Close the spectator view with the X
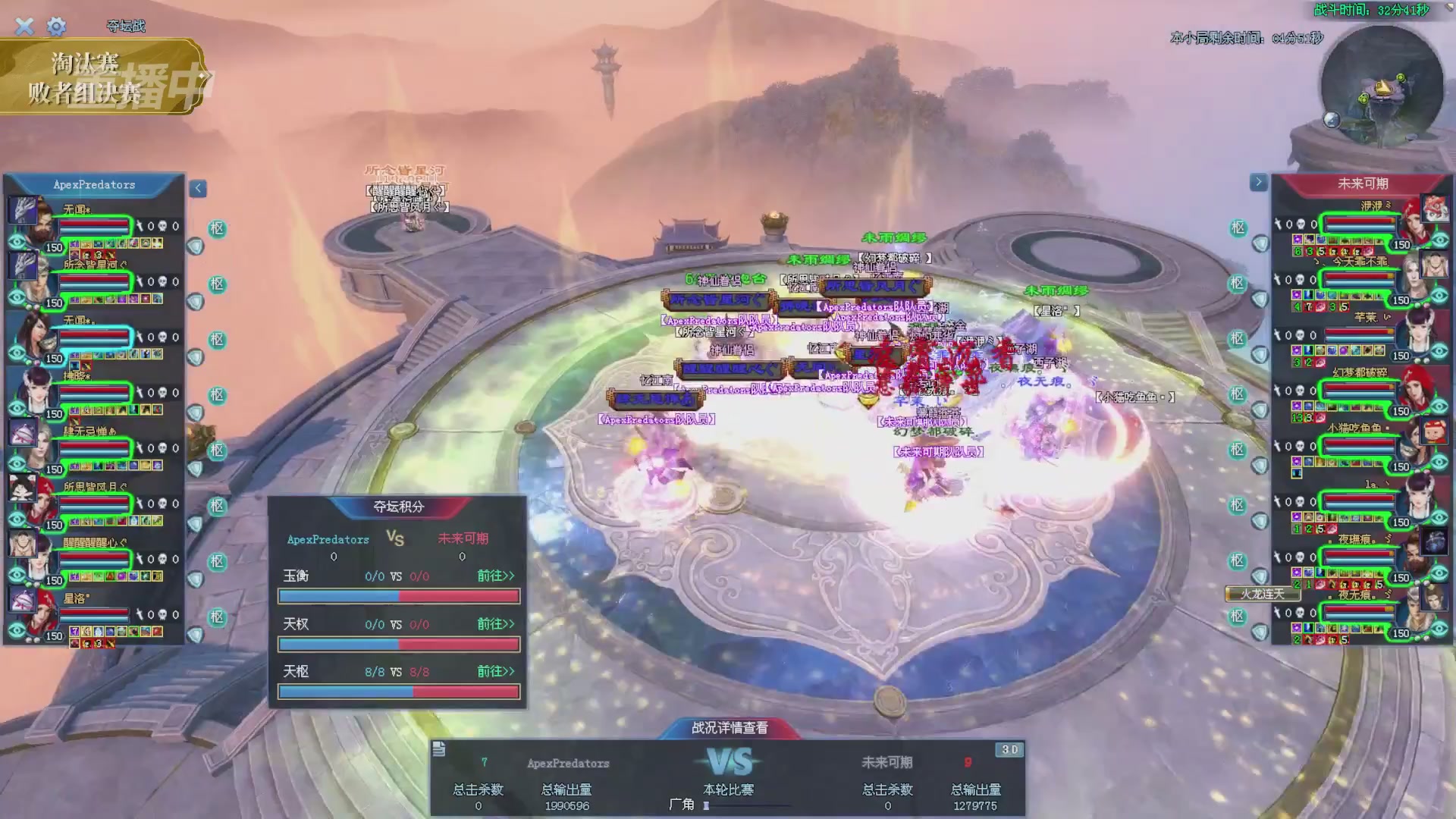 [24, 27]
